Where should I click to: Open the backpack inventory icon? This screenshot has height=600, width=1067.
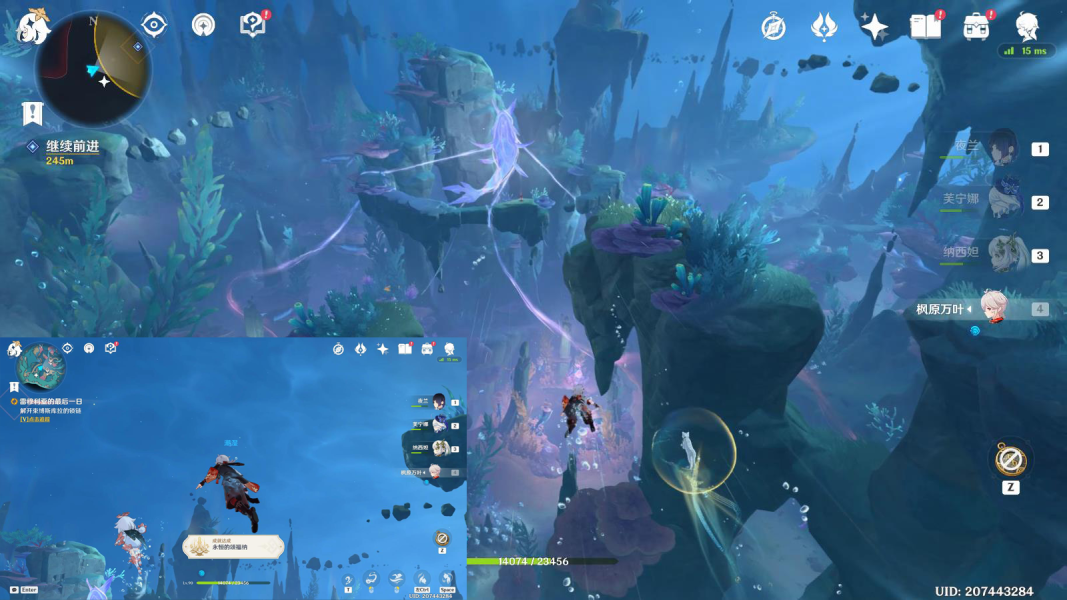pyautogui.click(x=976, y=27)
